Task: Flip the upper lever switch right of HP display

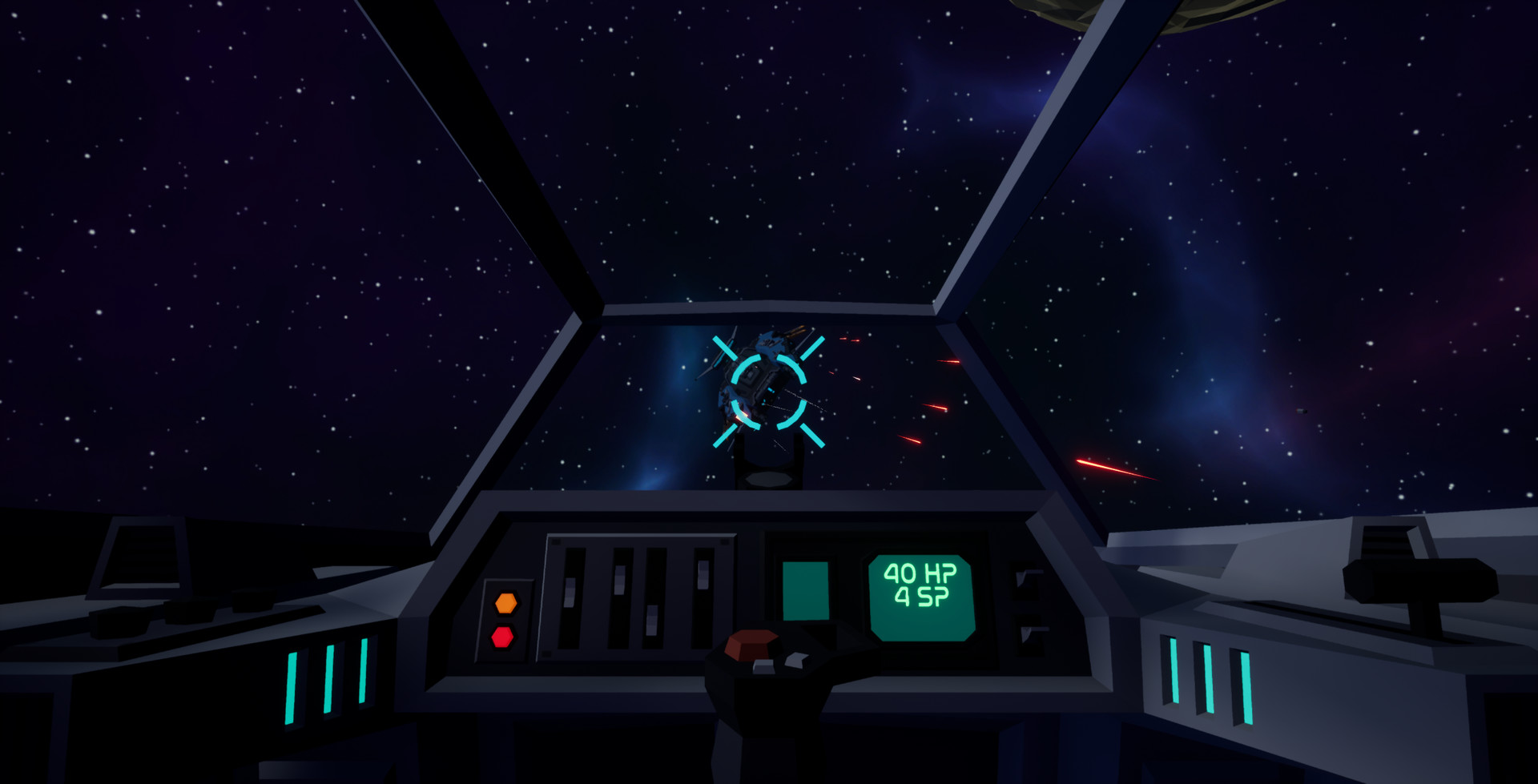Action: pyautogui.click(x=1027, y=578)
